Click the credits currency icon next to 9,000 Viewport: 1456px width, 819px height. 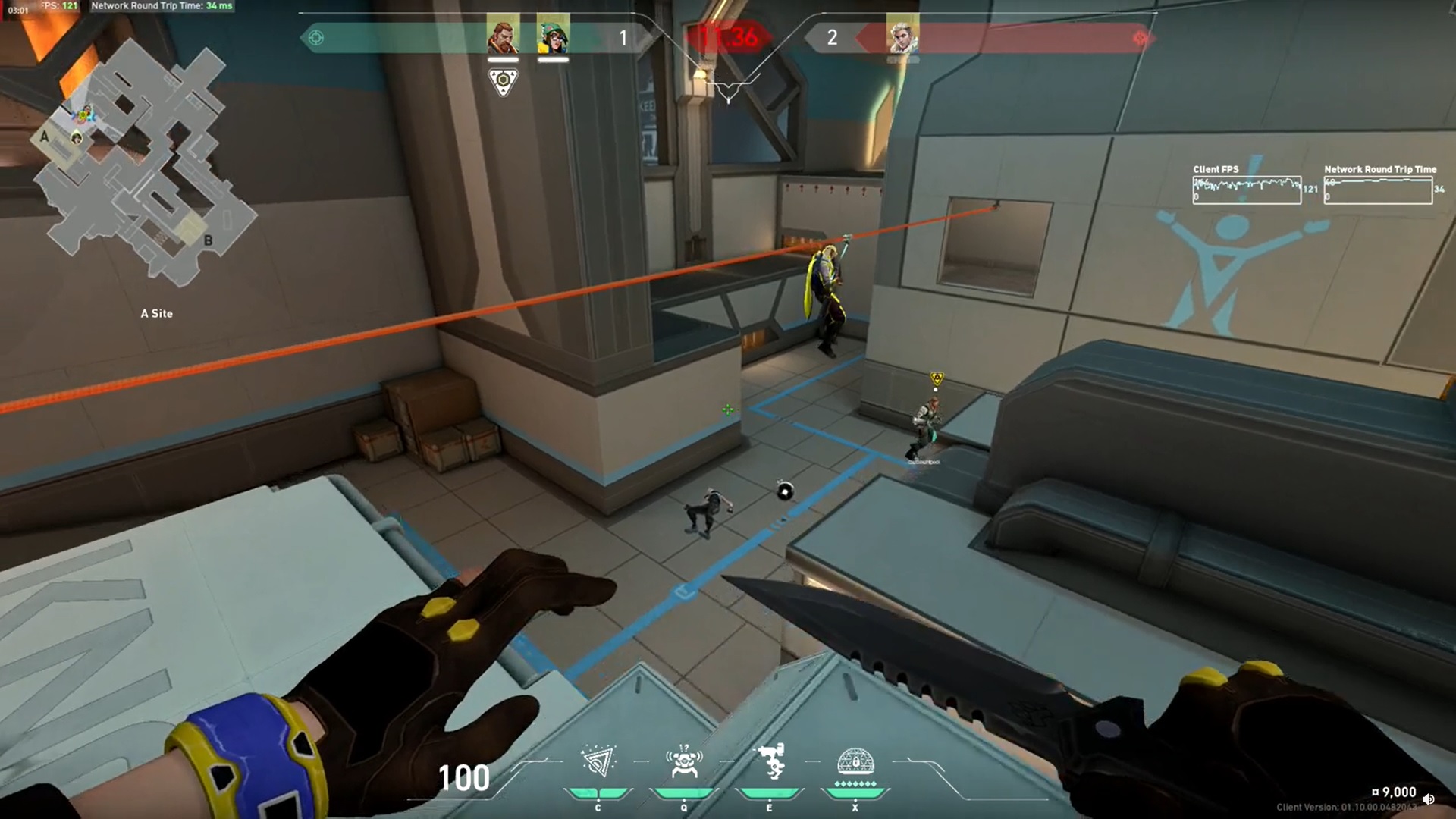click(x=1375, y=792)
